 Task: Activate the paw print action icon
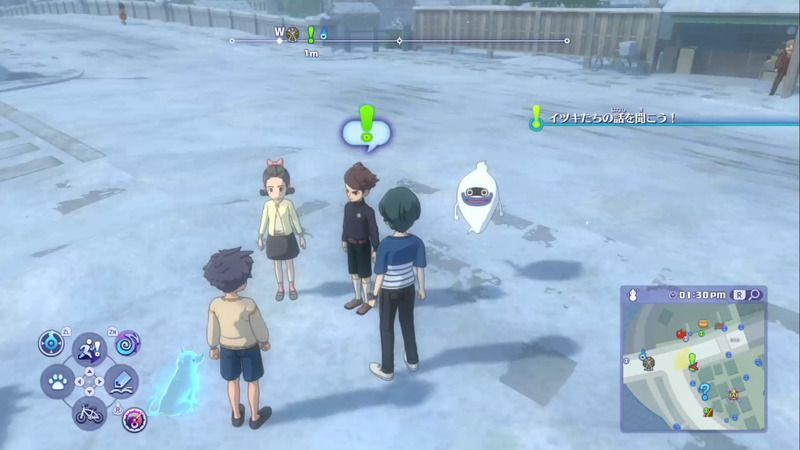coord(57,380)
